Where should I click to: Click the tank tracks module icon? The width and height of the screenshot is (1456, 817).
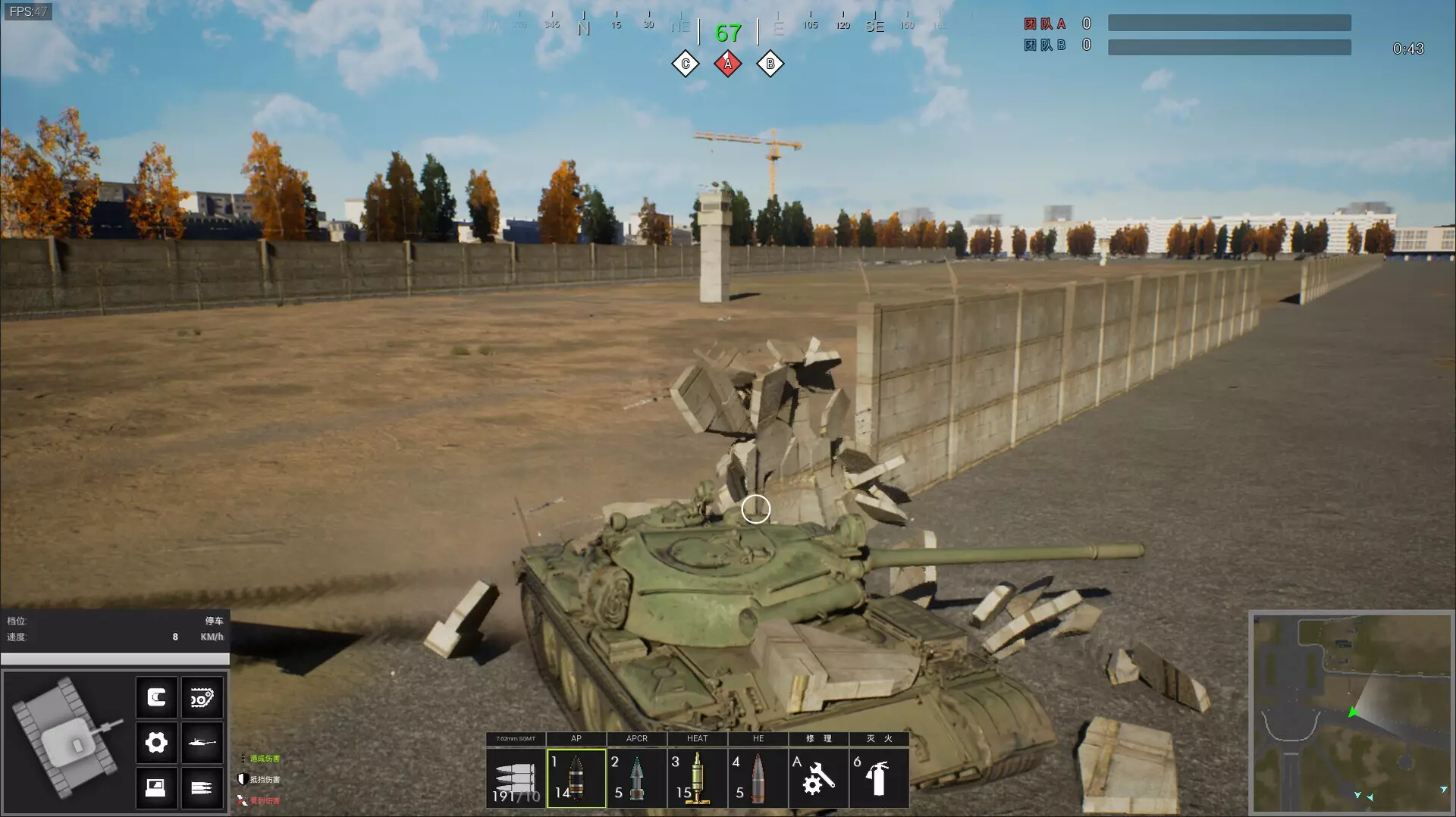pos(202,698)
